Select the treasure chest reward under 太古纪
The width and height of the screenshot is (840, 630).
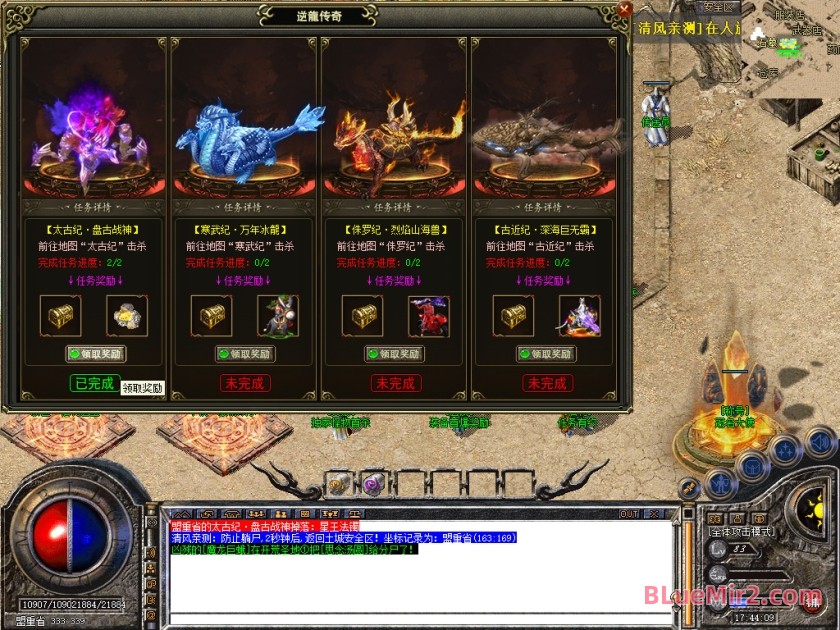60,316
